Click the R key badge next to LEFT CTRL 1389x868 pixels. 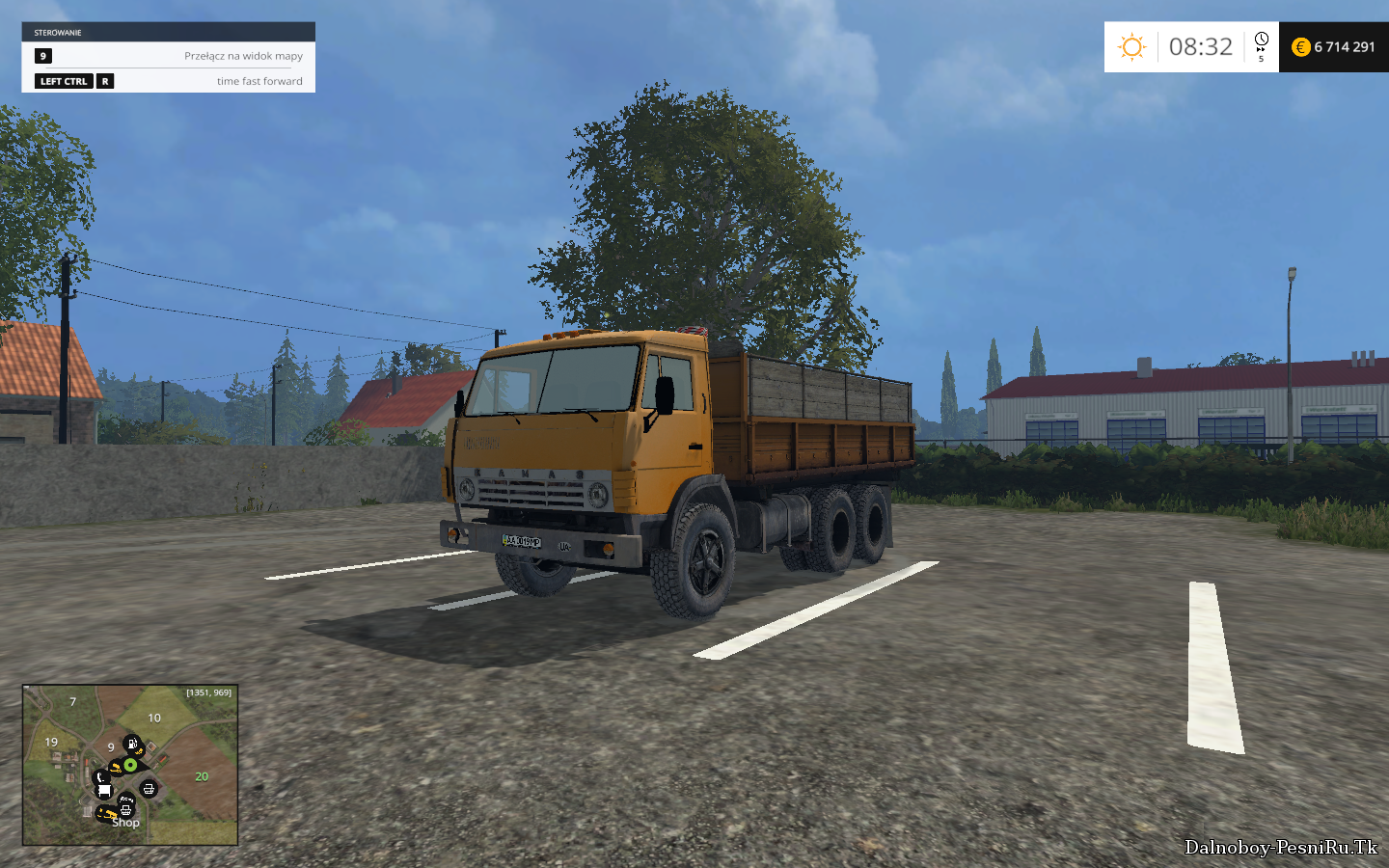click(103, 81)
